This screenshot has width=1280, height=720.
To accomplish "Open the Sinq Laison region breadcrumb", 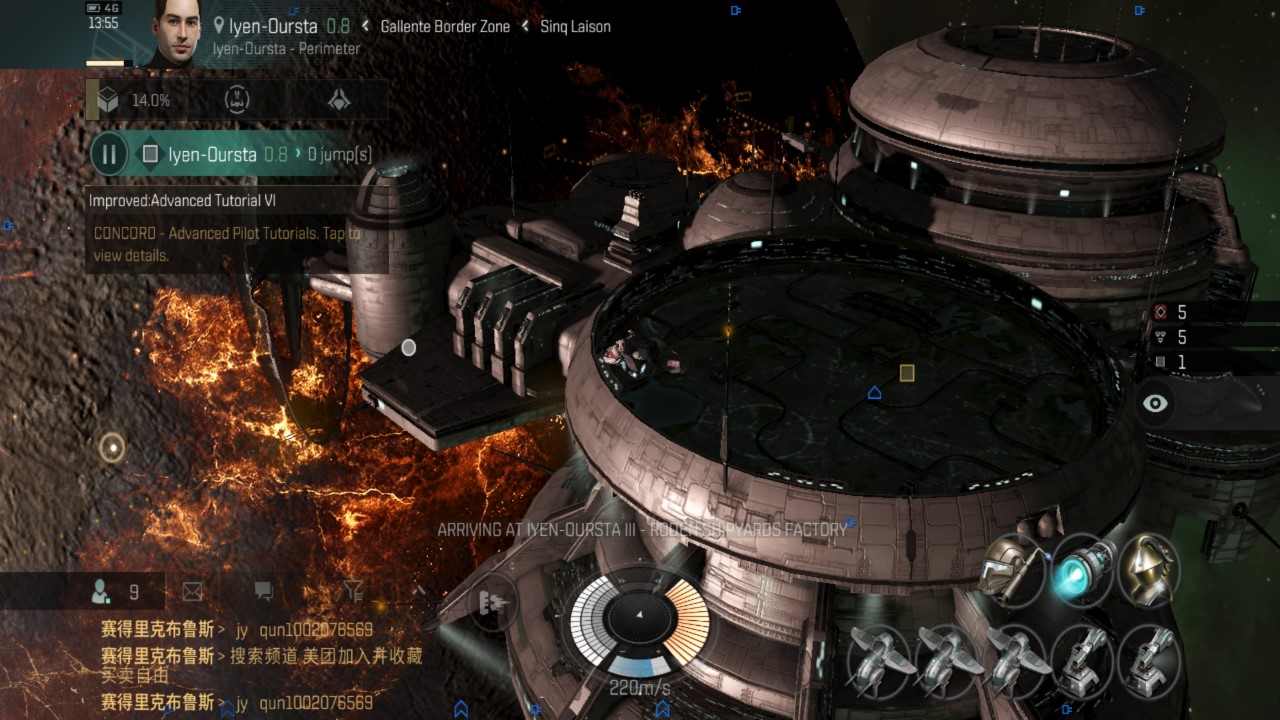I will [x=575, y=27].
